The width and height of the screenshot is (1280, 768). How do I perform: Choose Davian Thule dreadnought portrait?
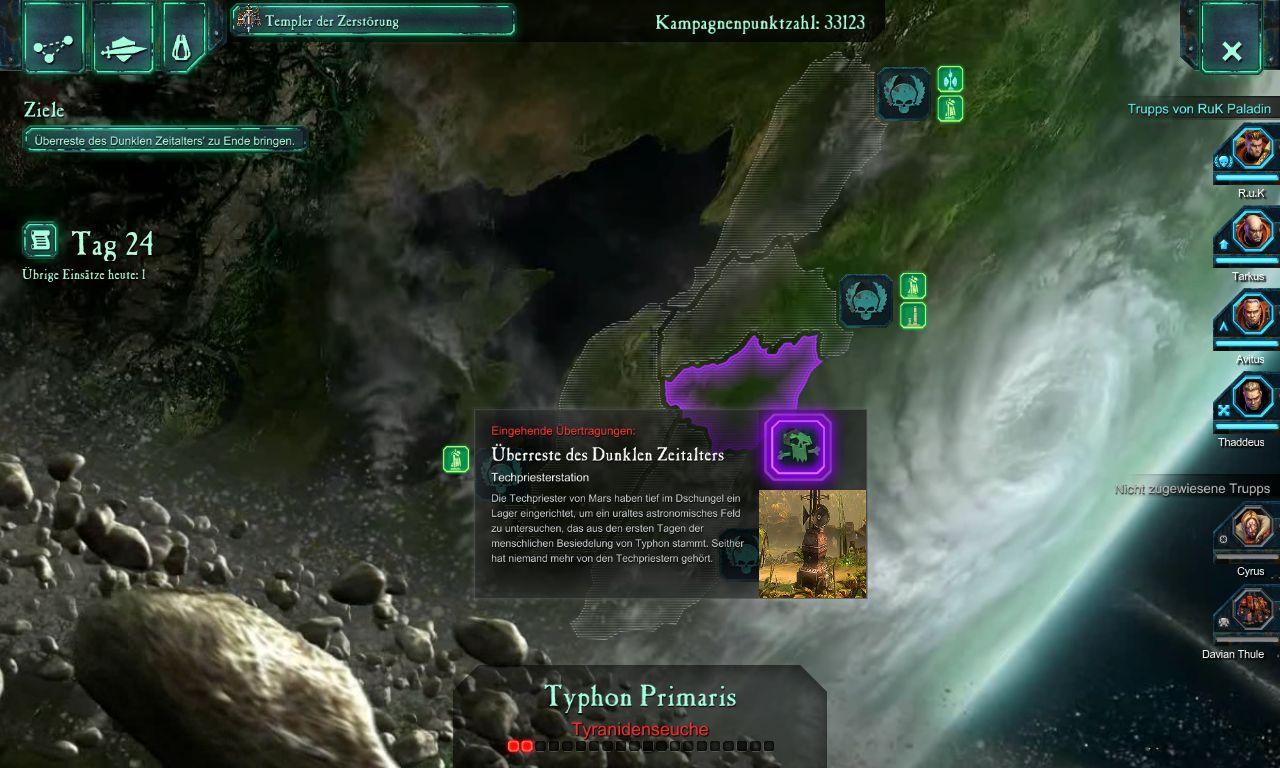[x=1251, y=611]
